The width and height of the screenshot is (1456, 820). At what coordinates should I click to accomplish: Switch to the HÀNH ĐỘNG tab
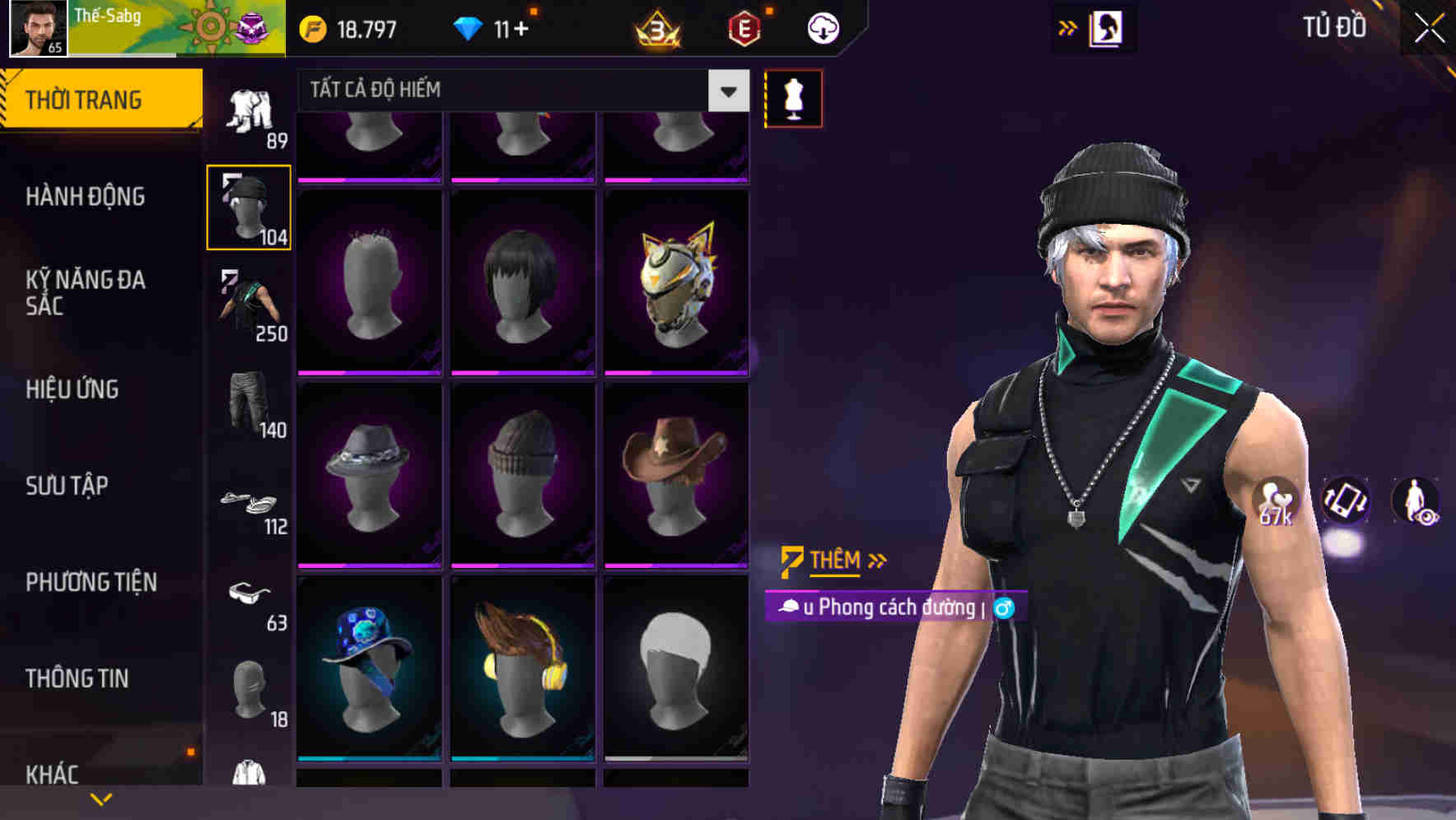point(85,198)
